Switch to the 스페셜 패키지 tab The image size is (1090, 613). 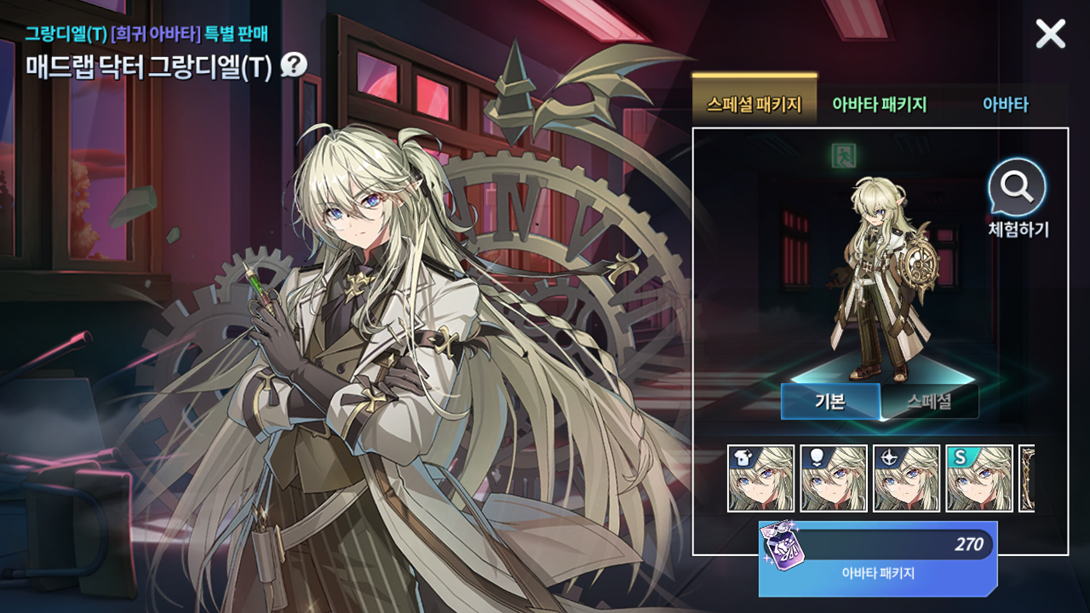(x=754, y=104)
